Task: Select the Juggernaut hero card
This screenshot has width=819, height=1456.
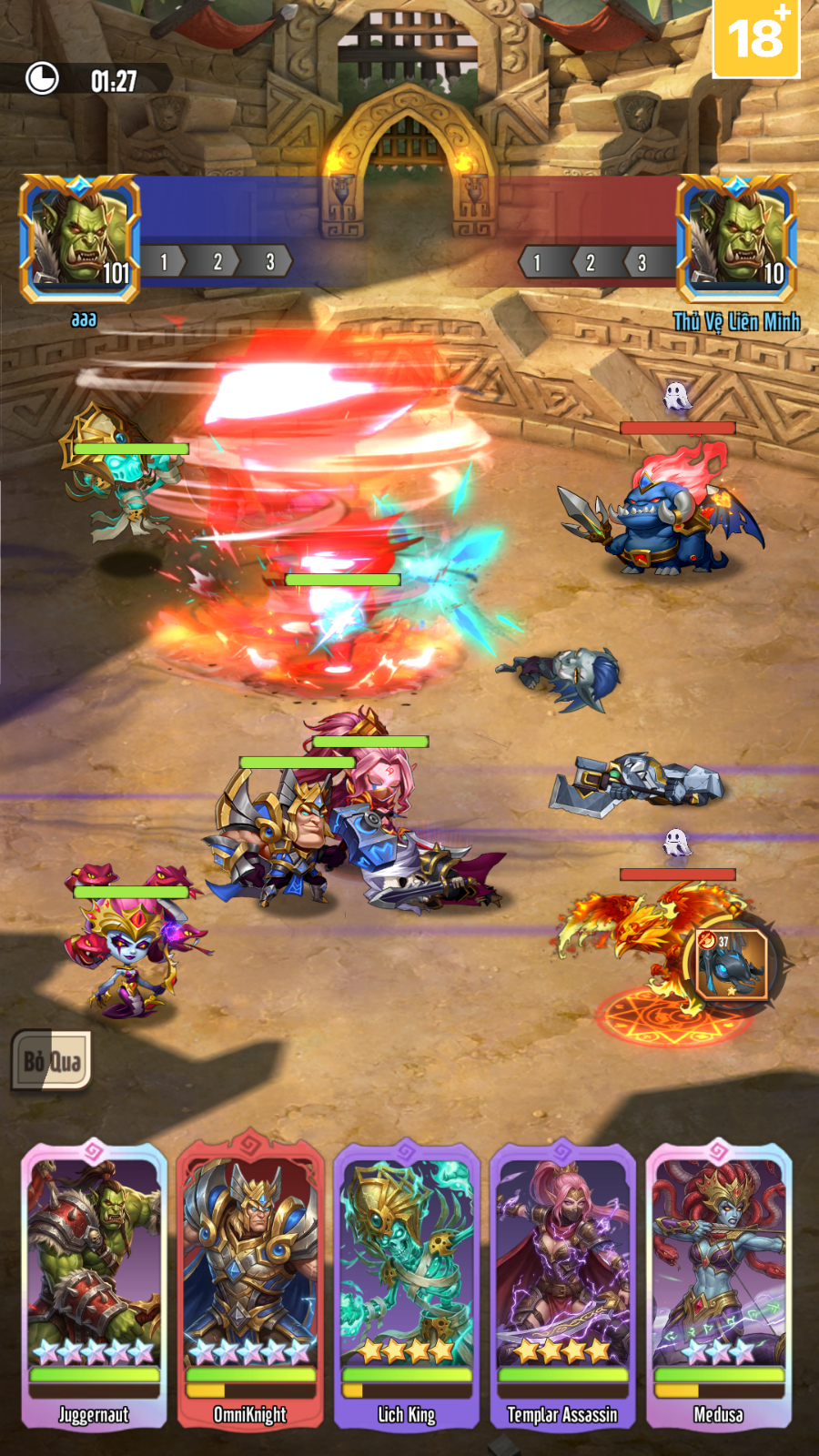Action: (95, 1283)
